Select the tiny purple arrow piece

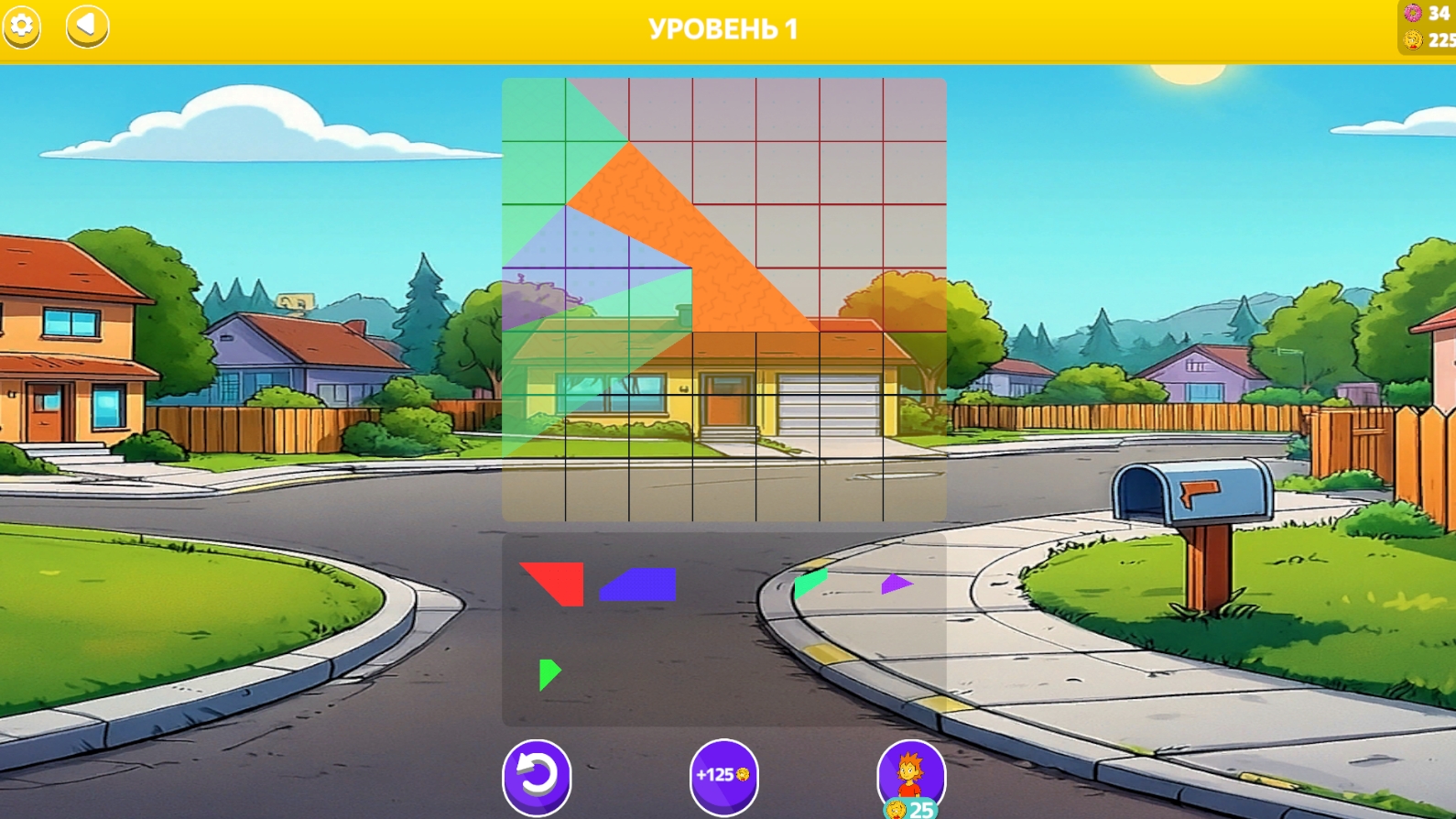[895, 584]
